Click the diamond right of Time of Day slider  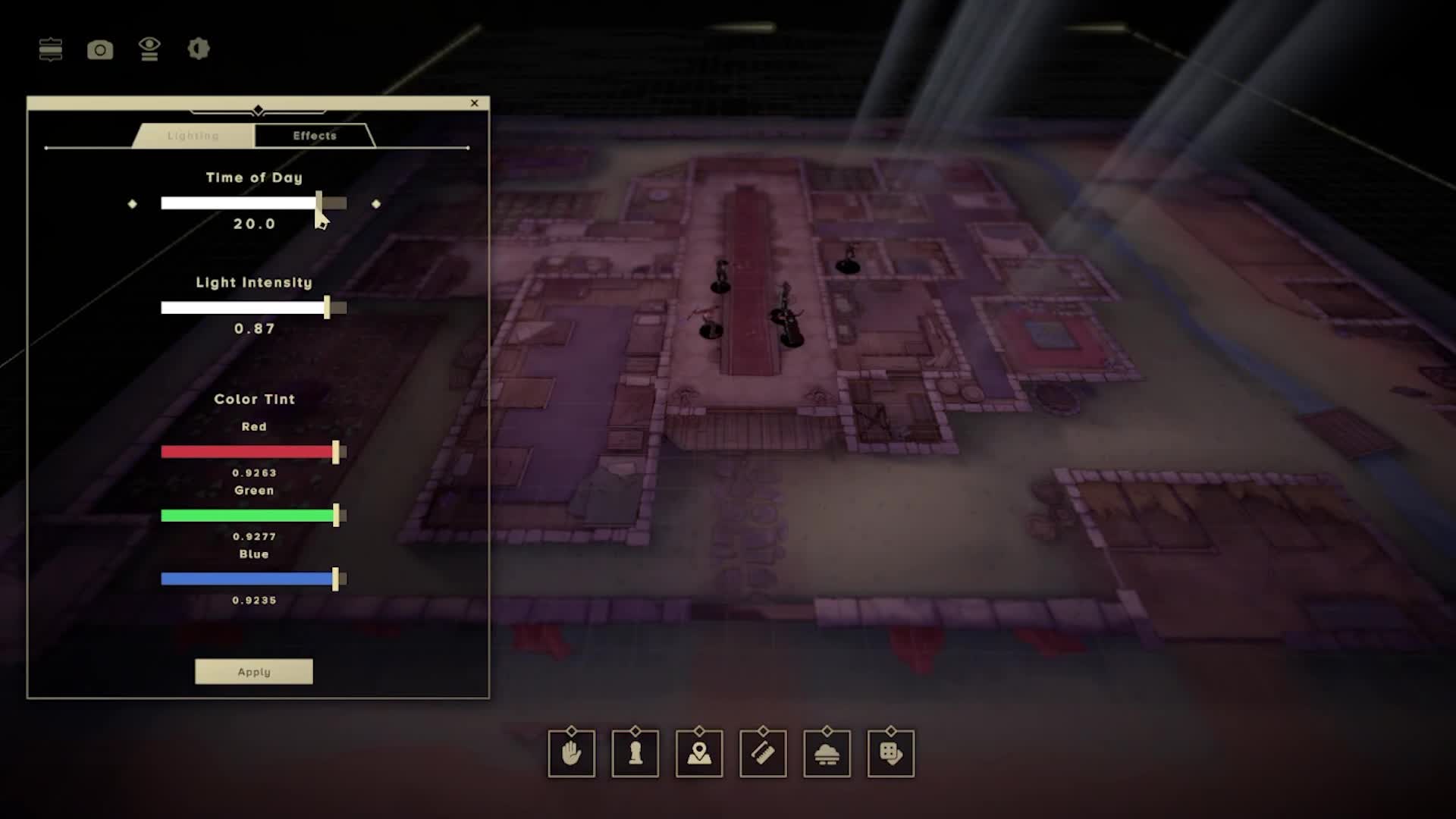[x=377, y=203]
